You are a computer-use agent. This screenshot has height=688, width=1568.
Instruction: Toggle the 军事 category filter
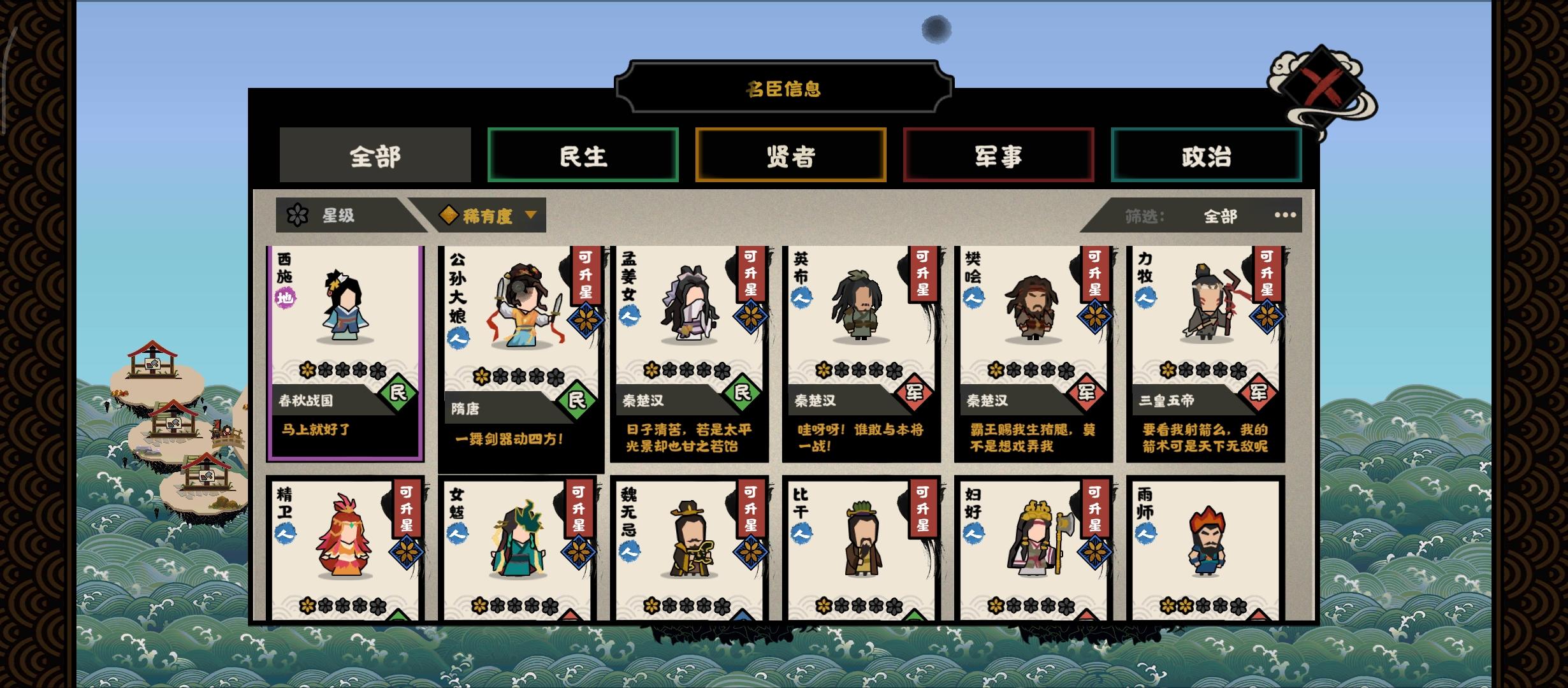pos(998,155)
